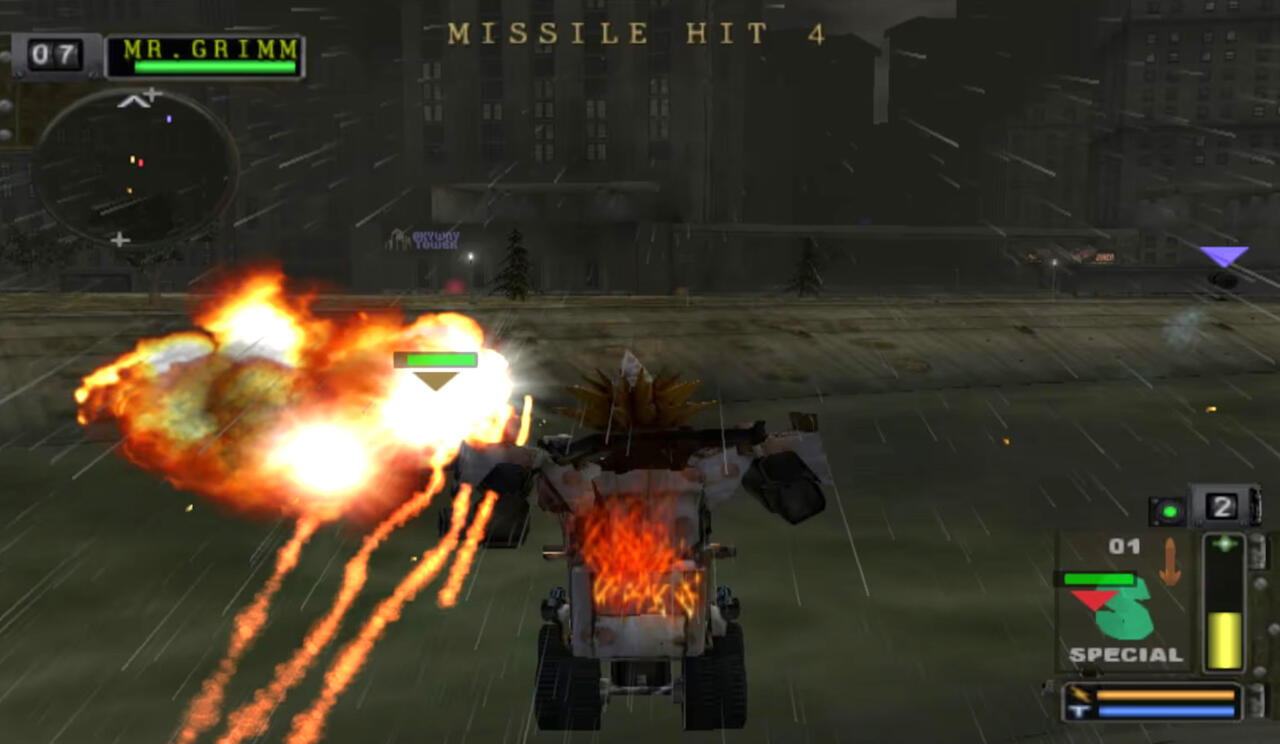Click the green health bar under MR.GRIMM
The image size is (1280, 744).
(x=213, y=67)
